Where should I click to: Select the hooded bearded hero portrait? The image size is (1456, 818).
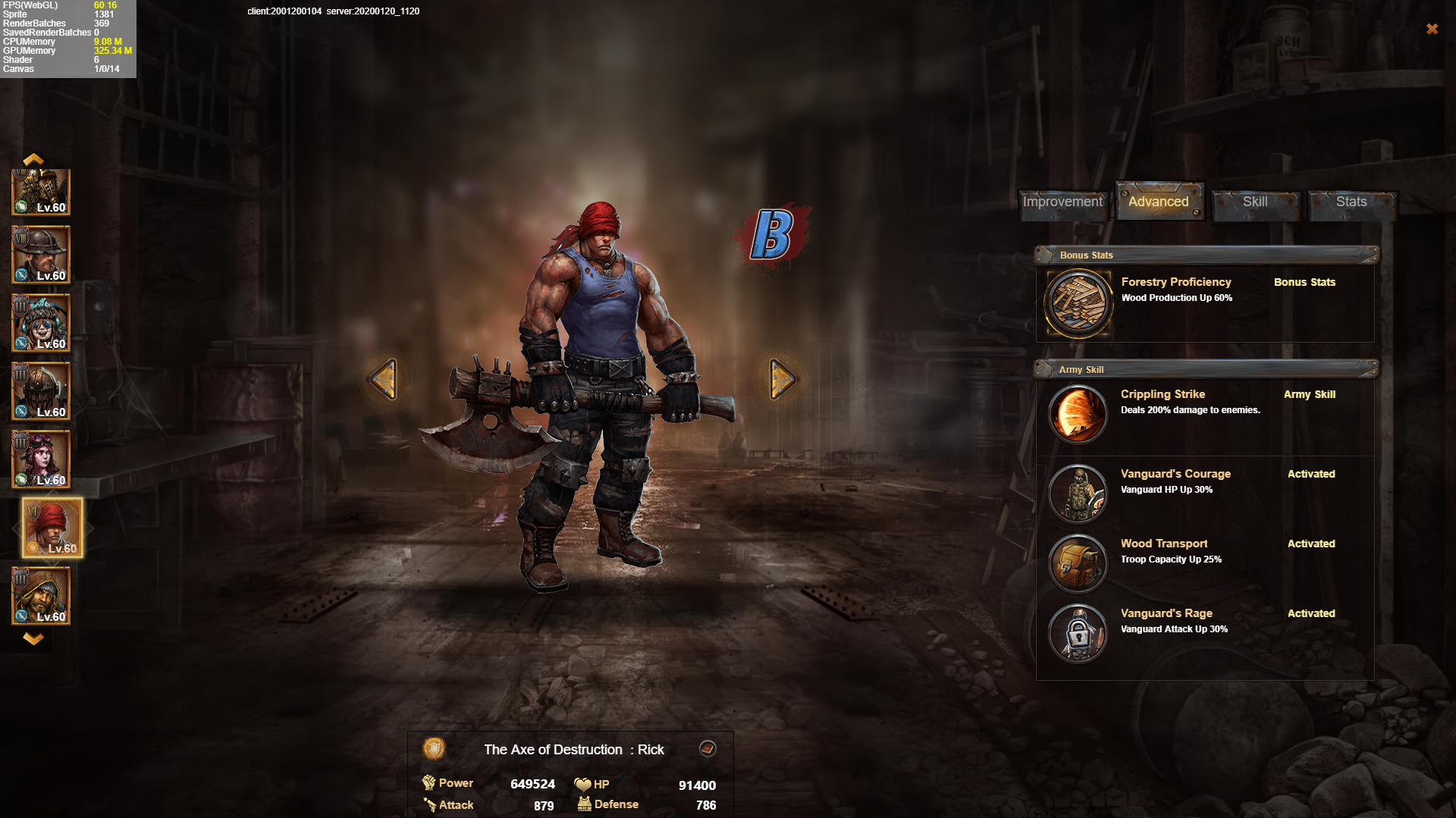point(41,595)
